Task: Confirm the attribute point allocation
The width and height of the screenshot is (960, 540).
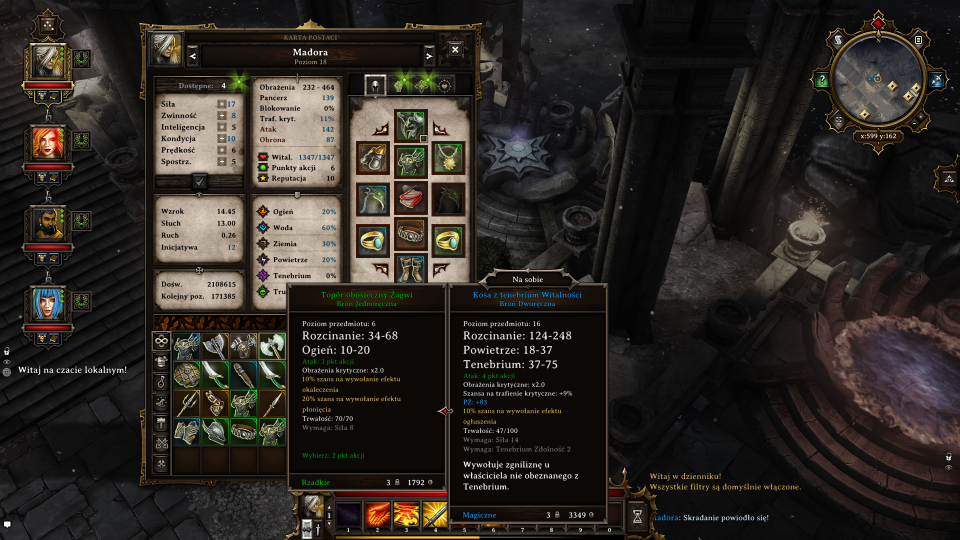Action: click(199, 181)
